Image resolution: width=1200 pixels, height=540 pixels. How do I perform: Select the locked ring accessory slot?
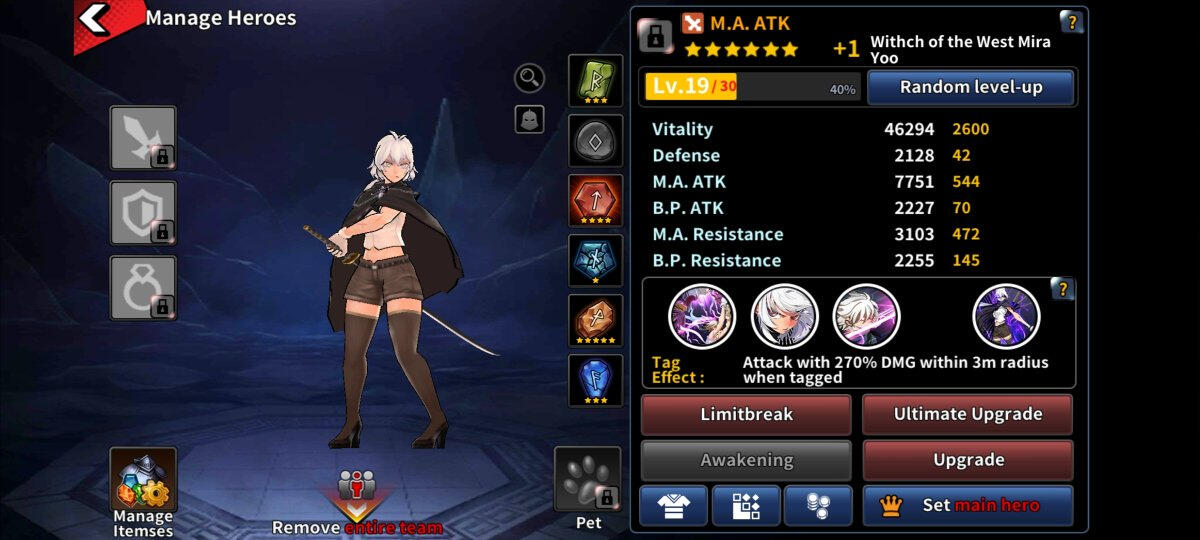(143, 288)
